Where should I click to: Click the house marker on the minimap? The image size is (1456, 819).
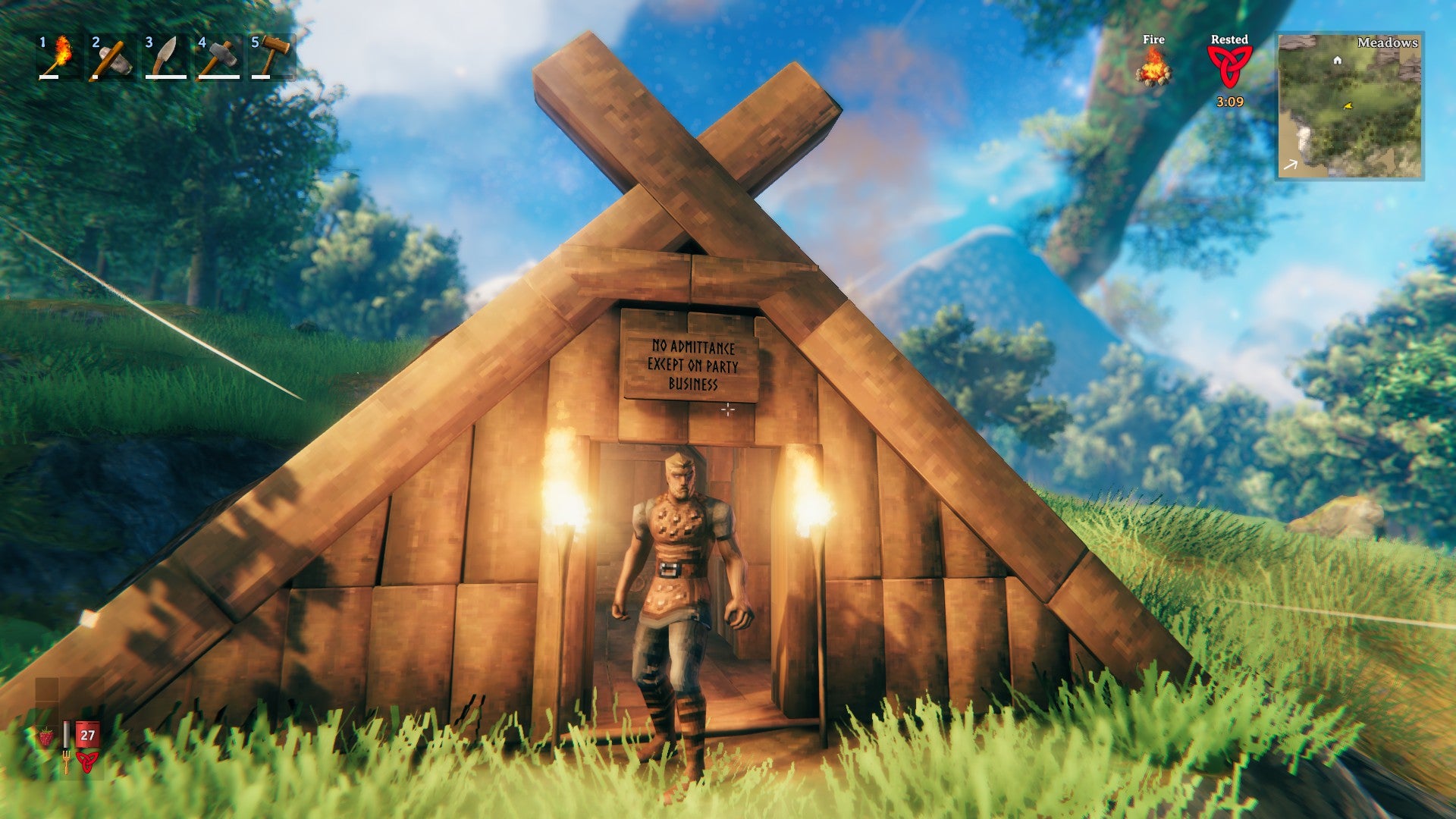click(1337, 61)
